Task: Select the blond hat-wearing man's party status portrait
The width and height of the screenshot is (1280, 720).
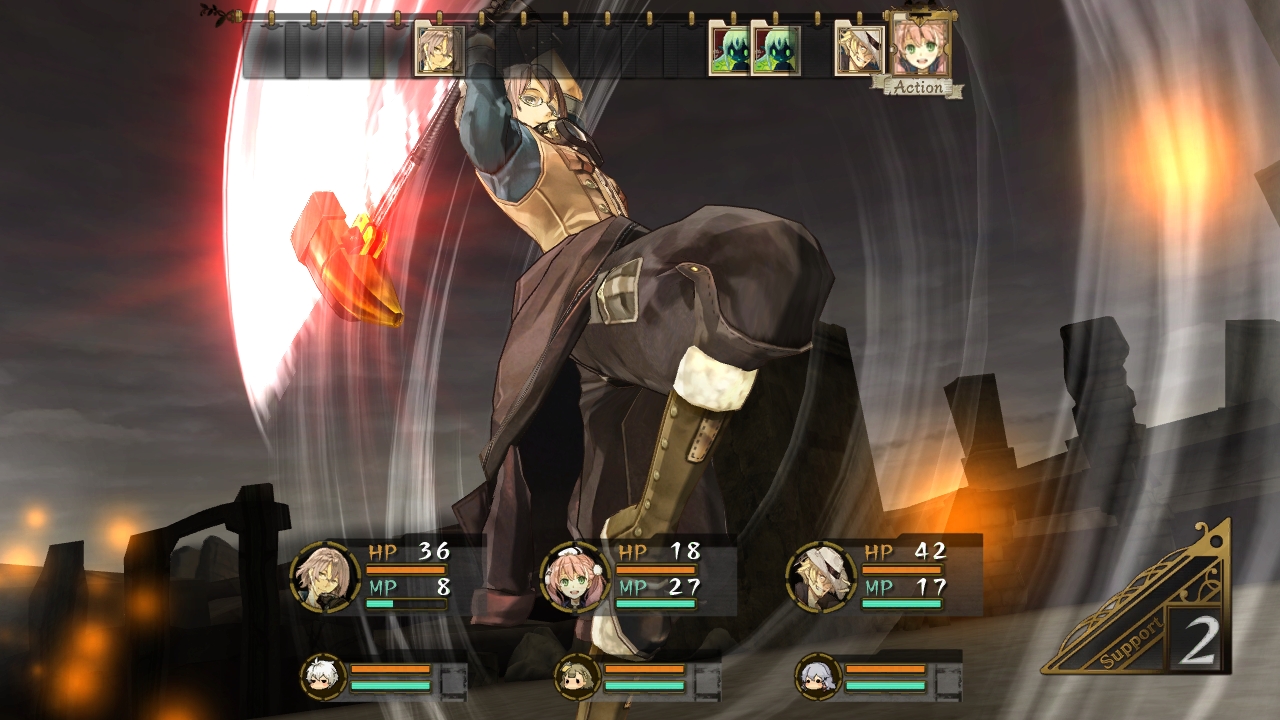Action: [x=821, y=577]
